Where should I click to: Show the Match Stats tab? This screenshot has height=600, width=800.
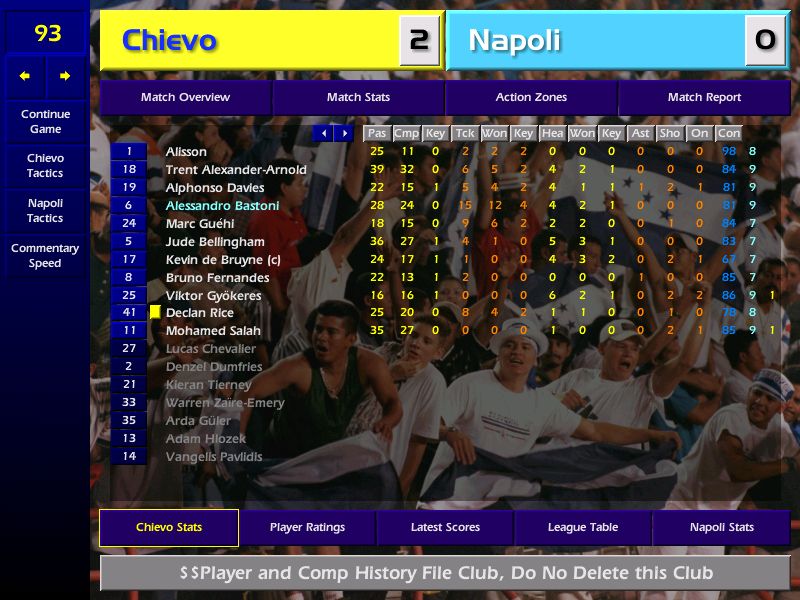(x=358, y=97)
